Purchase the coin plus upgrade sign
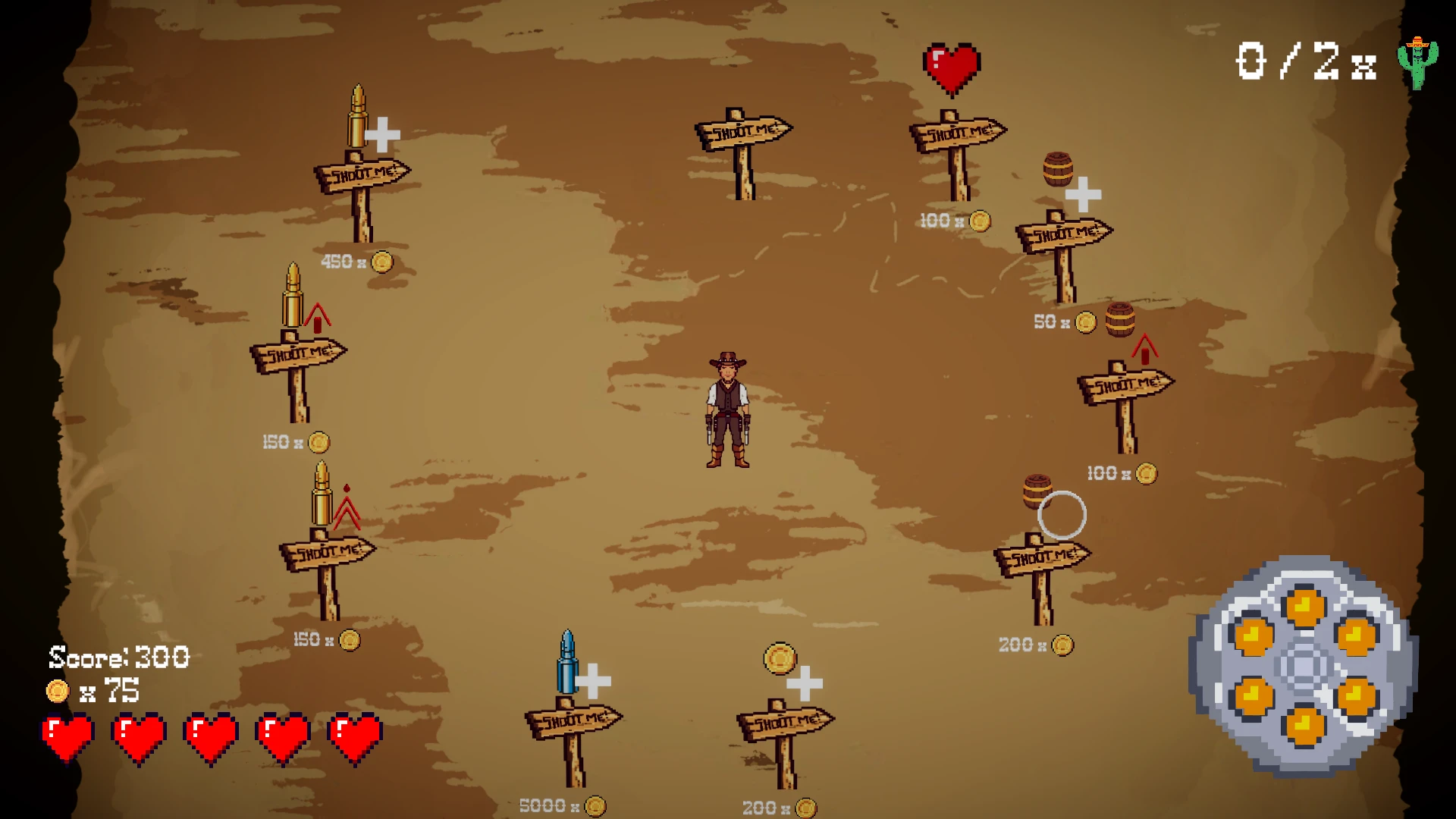The width and height of the screenshot is (1456, 819). click(x=785, y=722)
